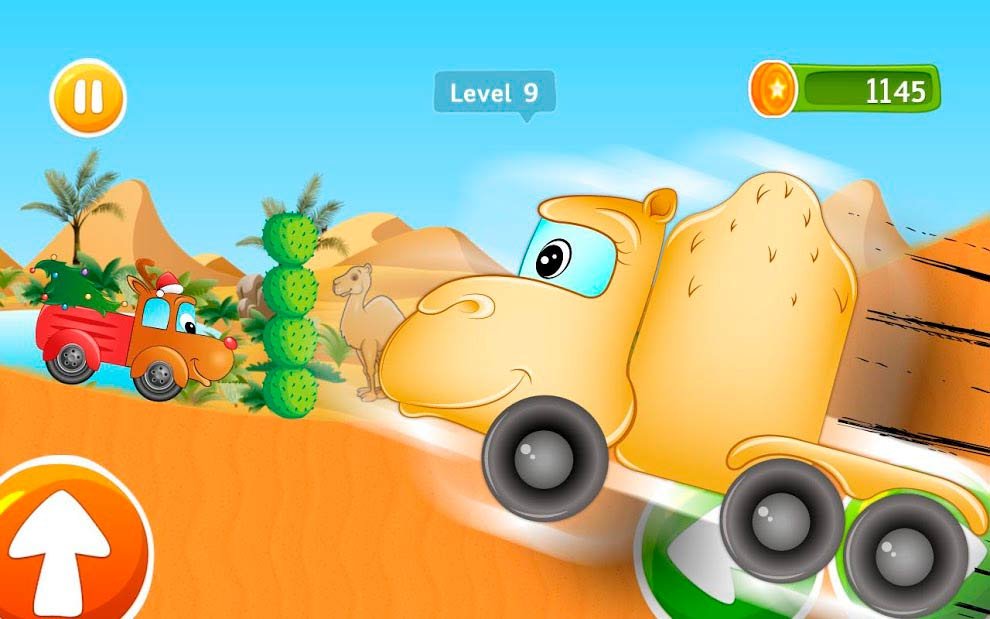Pause the game with the orange button
Image resolution: width=990 pixels, height=619 pixels.
(x=88, y=98)
